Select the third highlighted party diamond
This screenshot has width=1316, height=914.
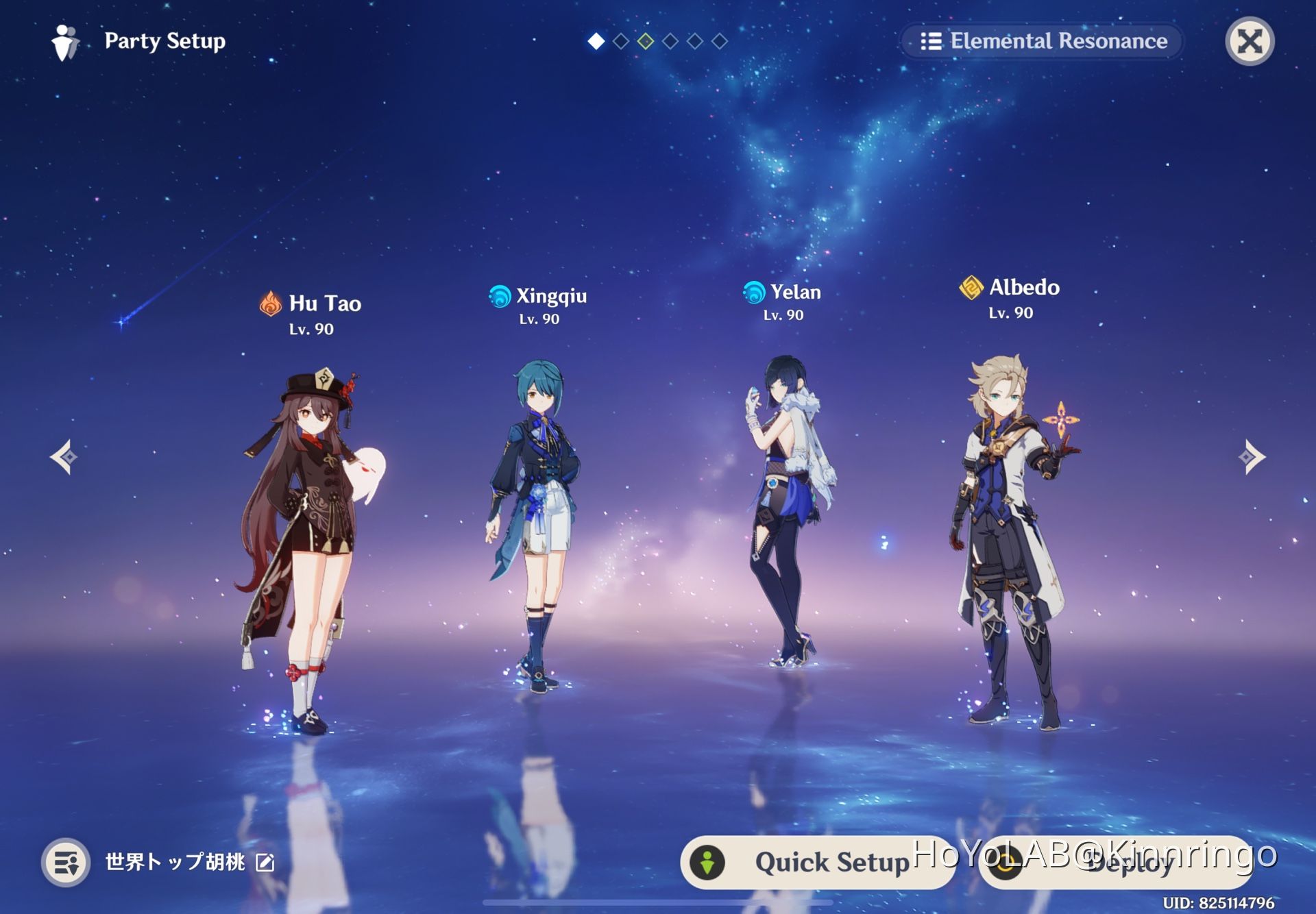[644, 41]
